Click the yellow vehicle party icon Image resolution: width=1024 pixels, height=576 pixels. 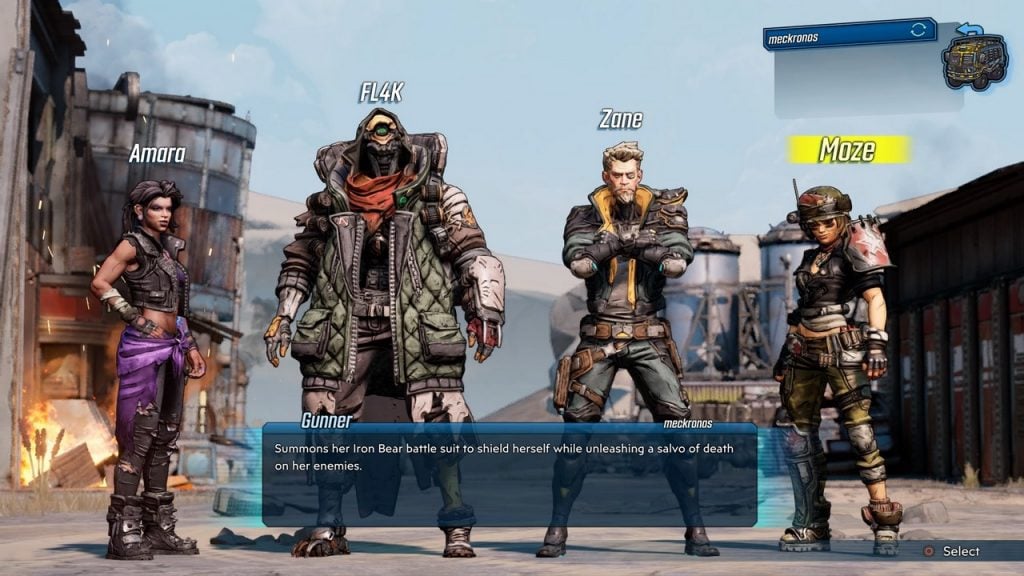[x=973, y=61]
